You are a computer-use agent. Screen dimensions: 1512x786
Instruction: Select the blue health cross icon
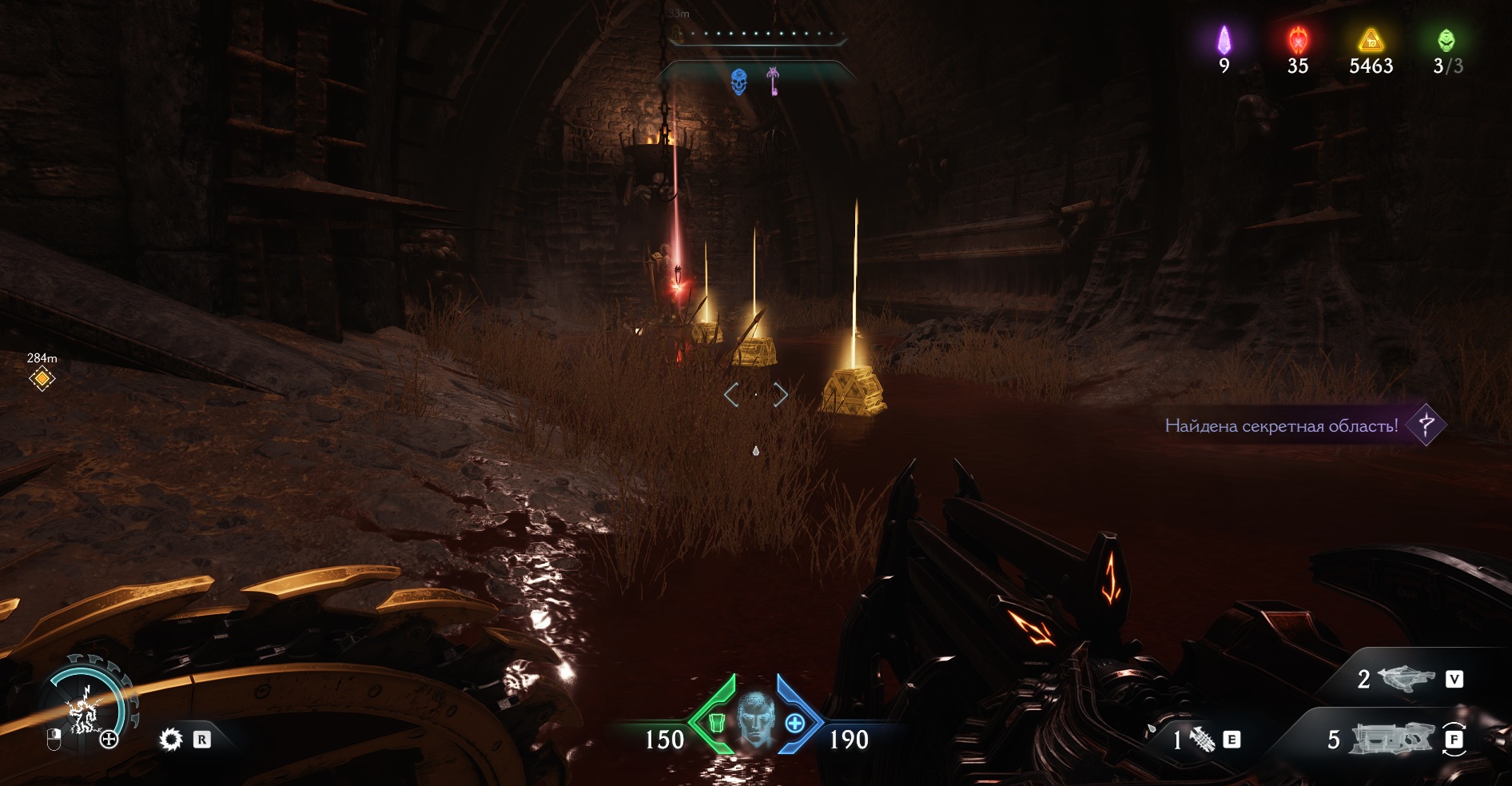(x=794, y=724)
